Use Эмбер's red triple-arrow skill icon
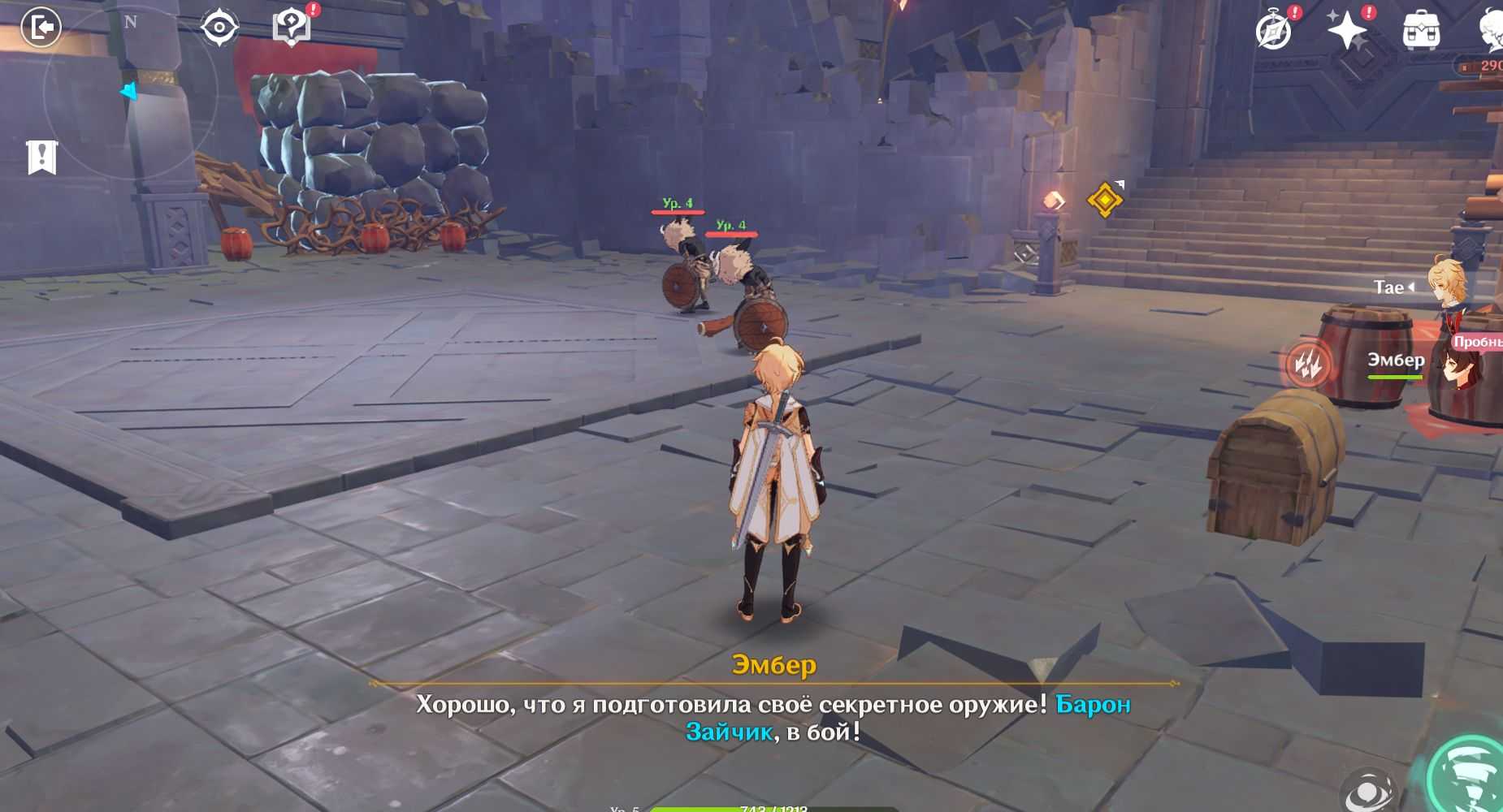This screenshot has width=1503, height=812. pyautogui.click(x=1308, y=363)
